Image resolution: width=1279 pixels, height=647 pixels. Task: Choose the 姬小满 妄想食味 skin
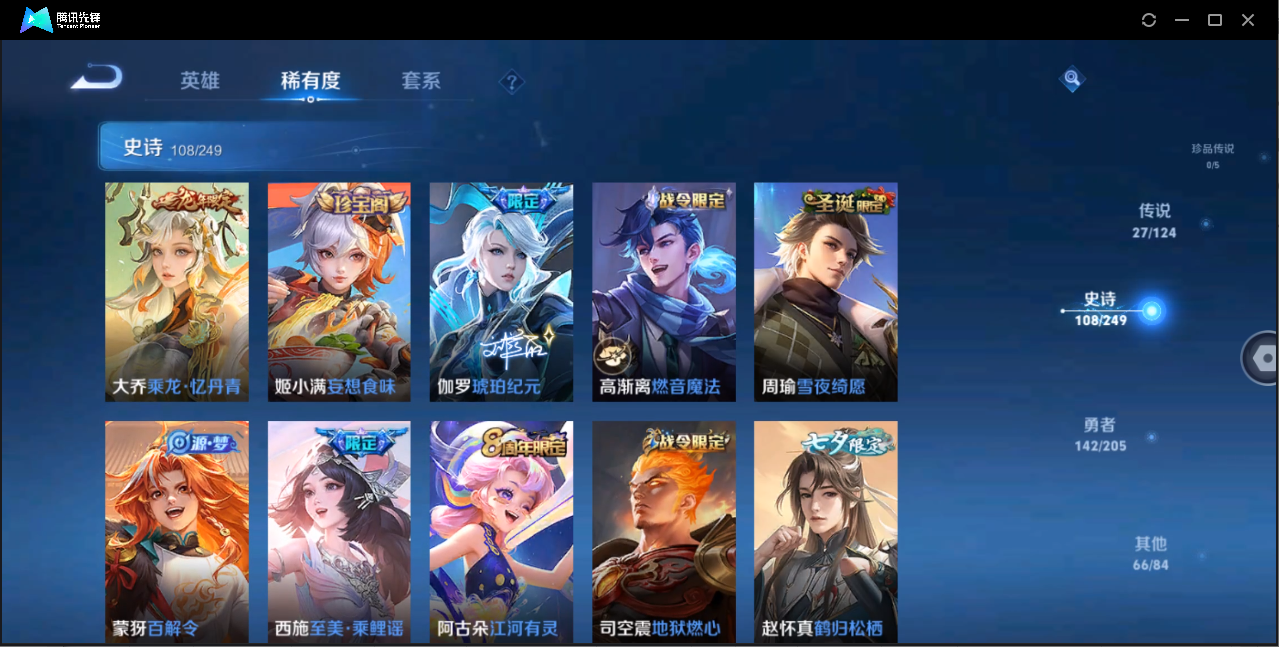click(x=339, y=291)
